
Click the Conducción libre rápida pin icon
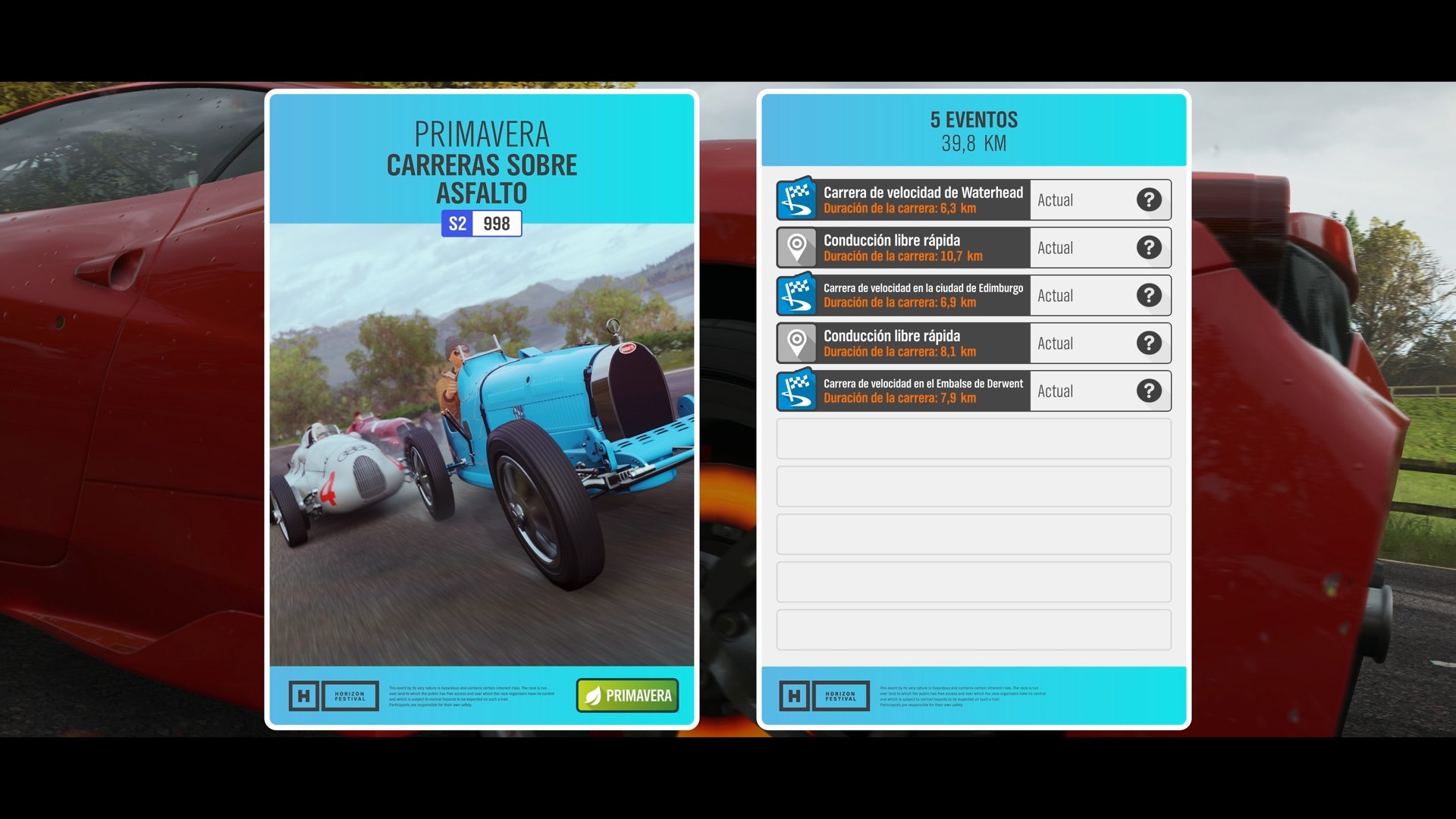(x=795, y=247)
